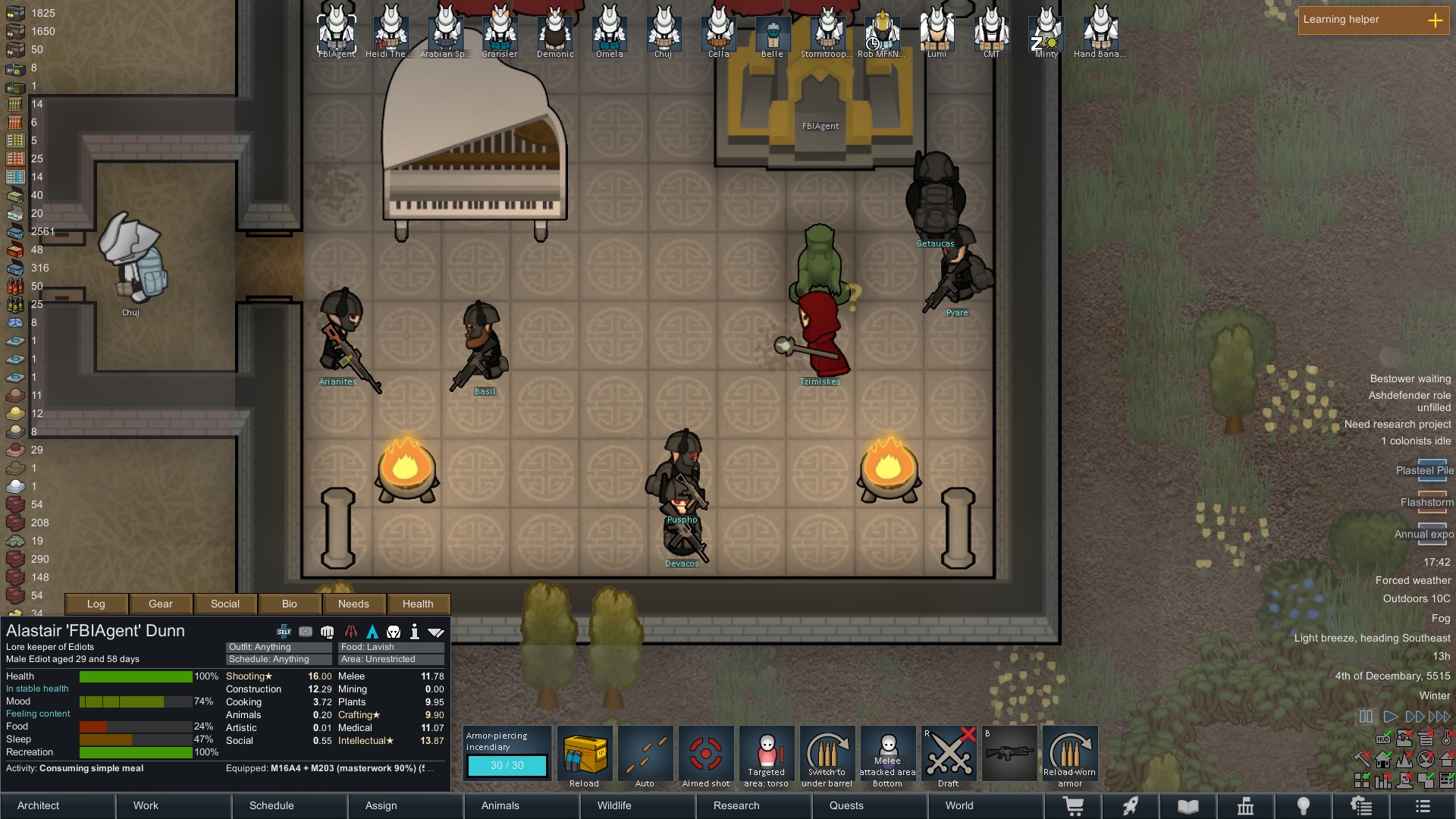
Task: Show the Needs tab
Action: coord(353,604)
